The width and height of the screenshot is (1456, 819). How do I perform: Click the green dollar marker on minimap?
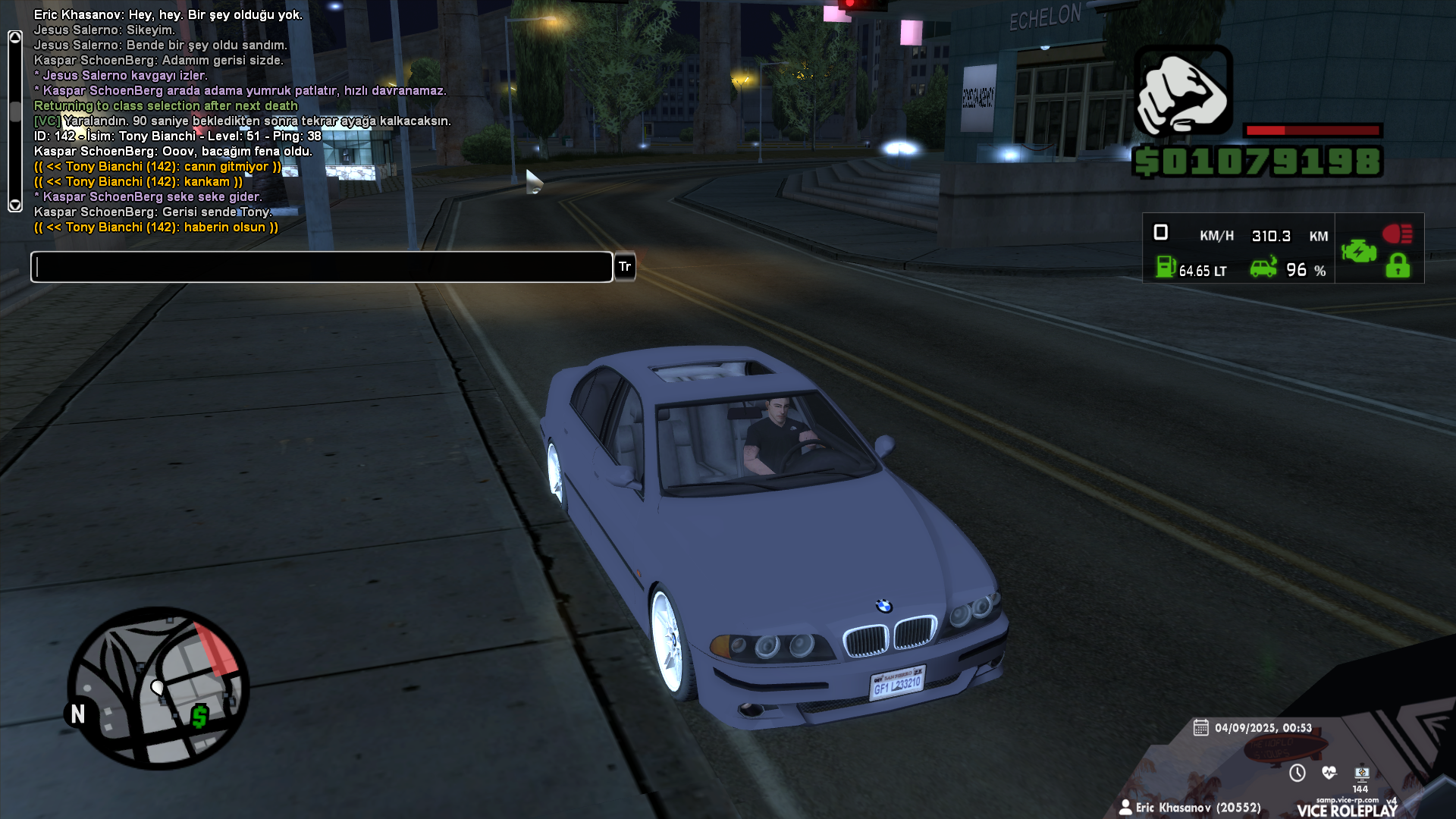pos(199,716)
